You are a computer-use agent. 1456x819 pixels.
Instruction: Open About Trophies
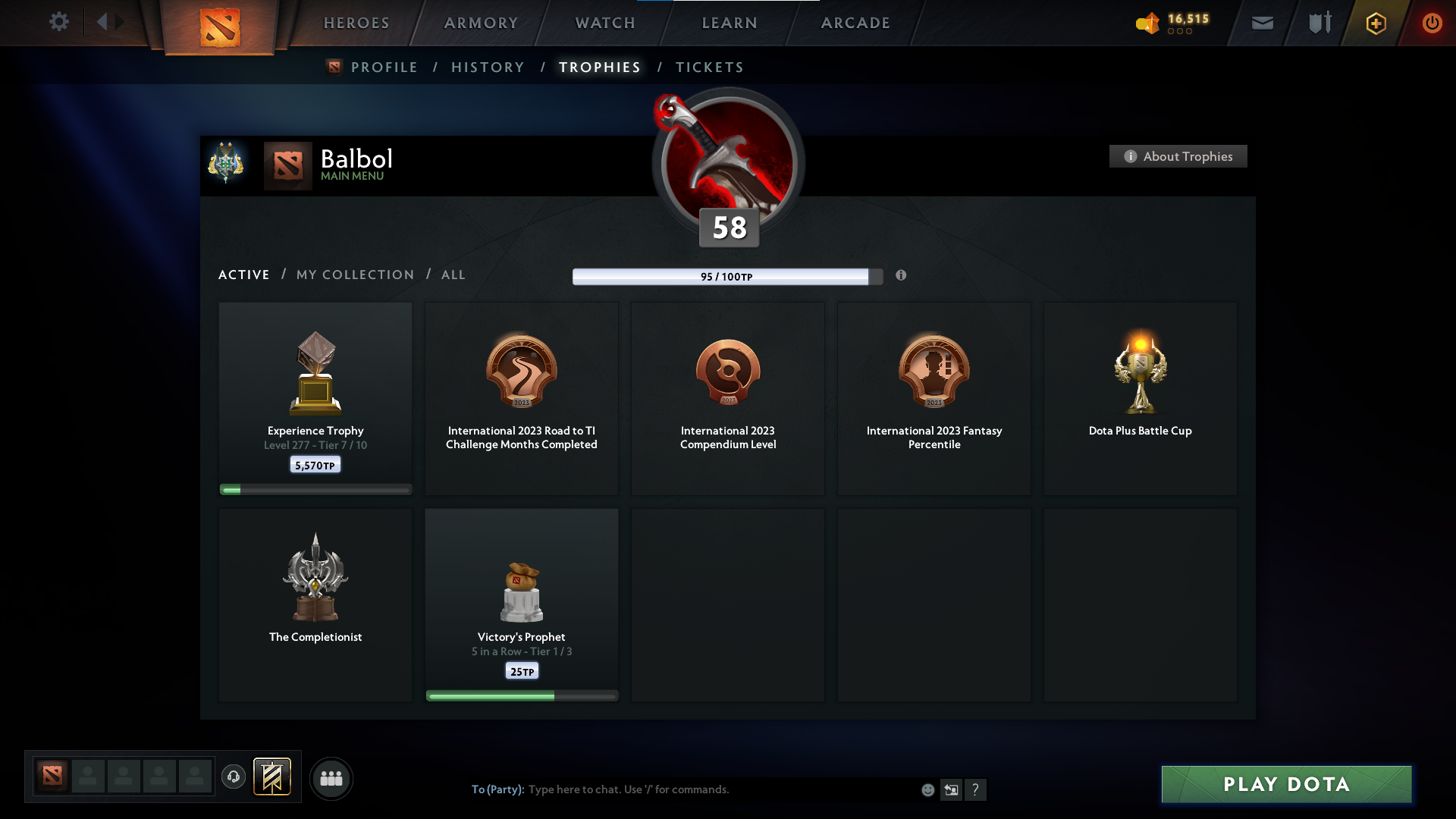coord(1178,156)
